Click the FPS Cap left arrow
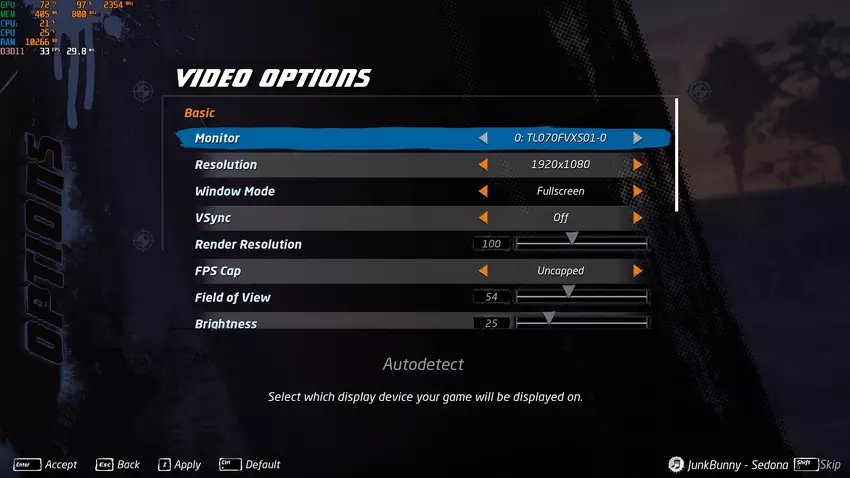This screenshot has width=850, height=478. 484,271
